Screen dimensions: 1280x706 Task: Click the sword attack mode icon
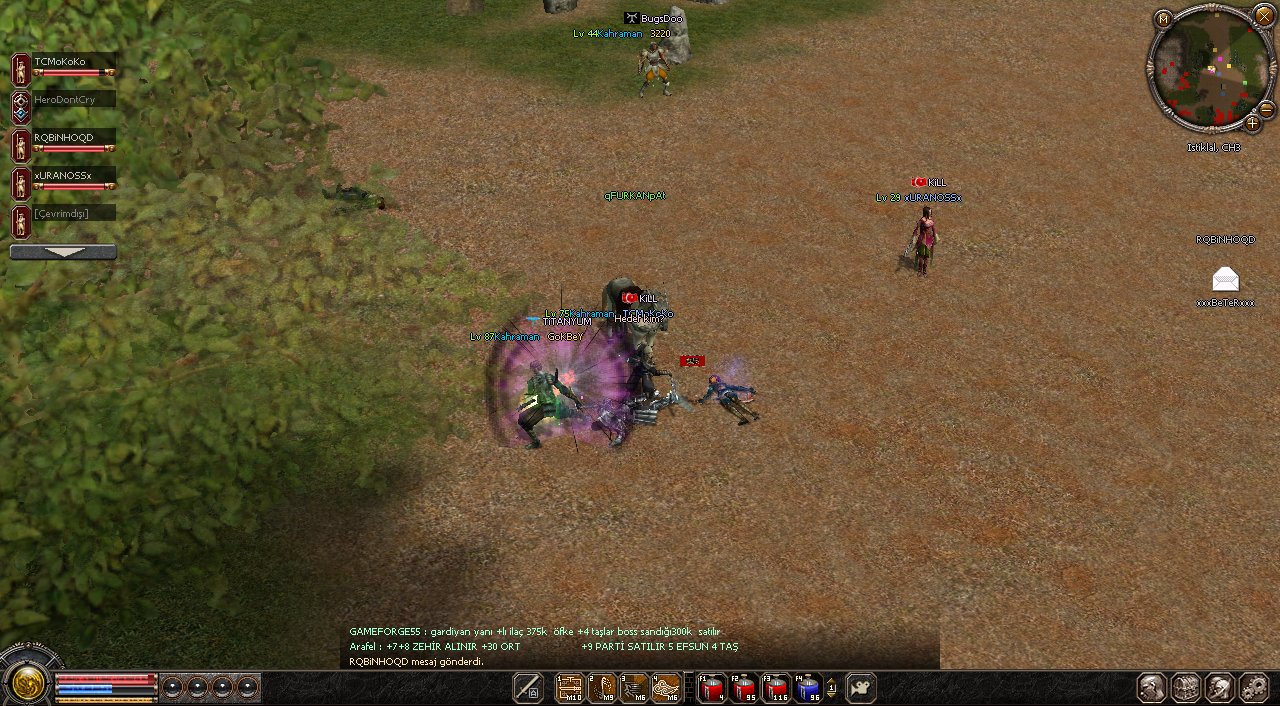(x=527, y=688)
